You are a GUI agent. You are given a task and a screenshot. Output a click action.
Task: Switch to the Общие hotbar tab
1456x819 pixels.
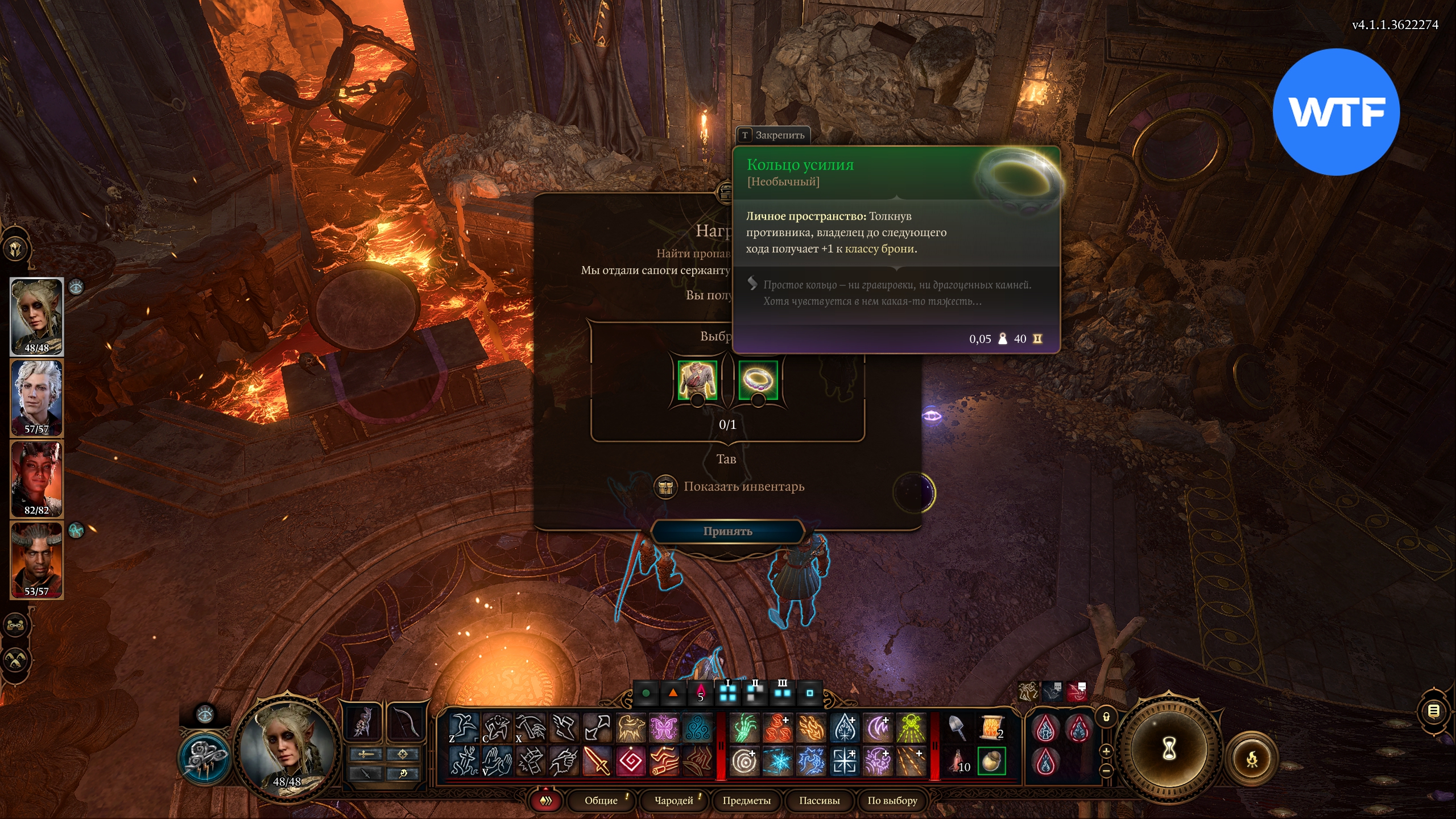[x=601, y=801]
